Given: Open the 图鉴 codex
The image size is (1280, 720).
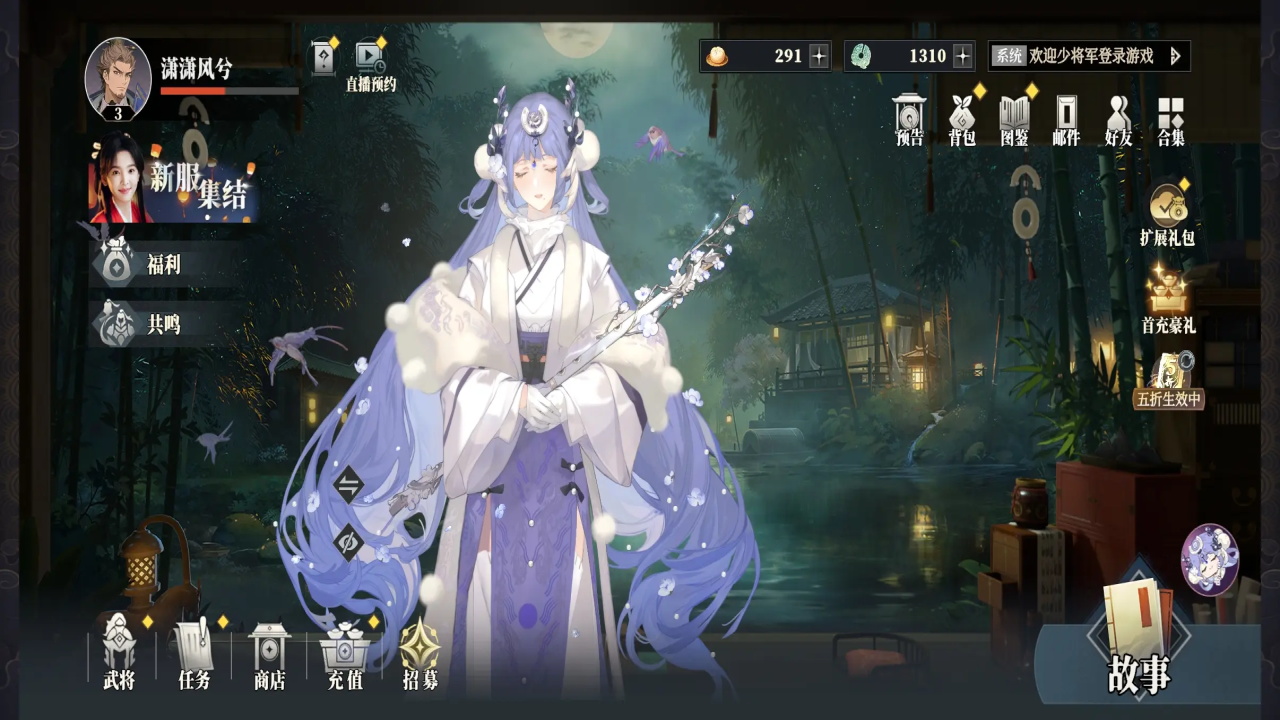Looking at the screenshot, I should pos(1014,120).
